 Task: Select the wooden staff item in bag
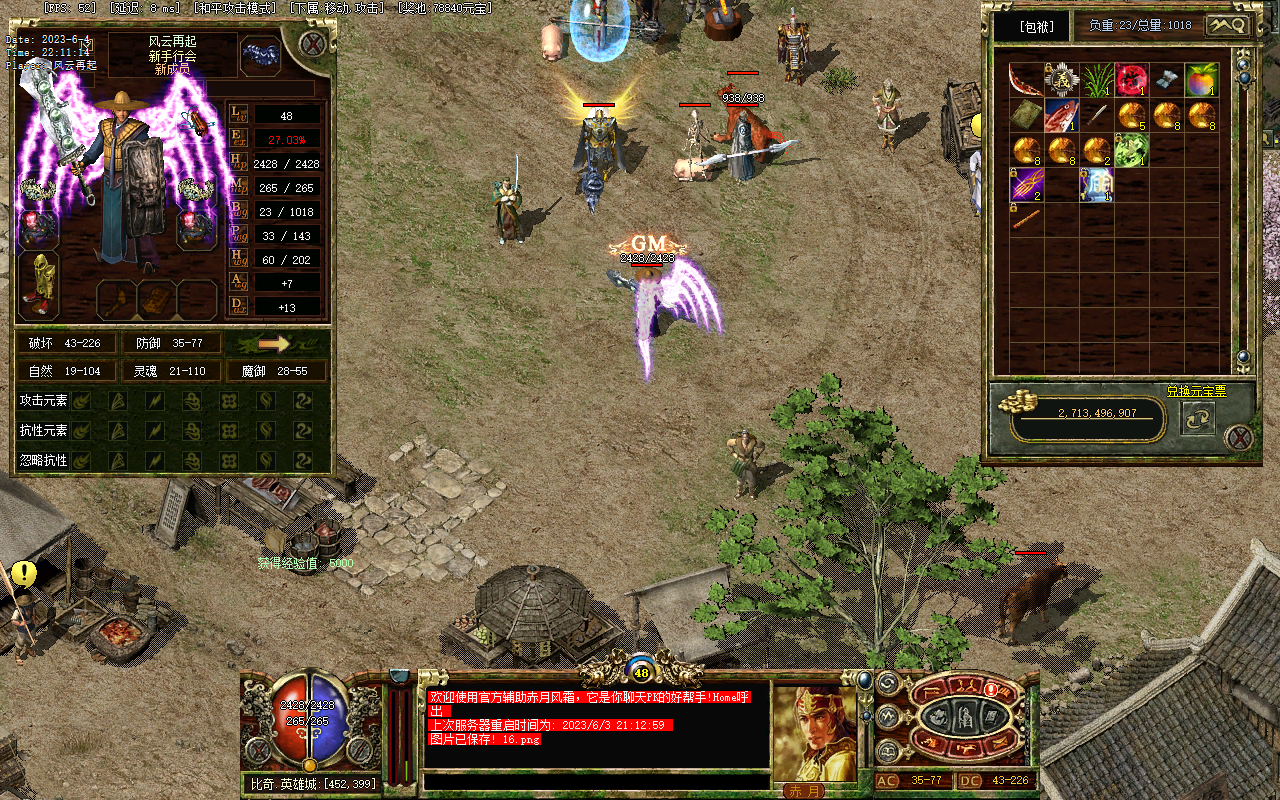coord(1024,219)
